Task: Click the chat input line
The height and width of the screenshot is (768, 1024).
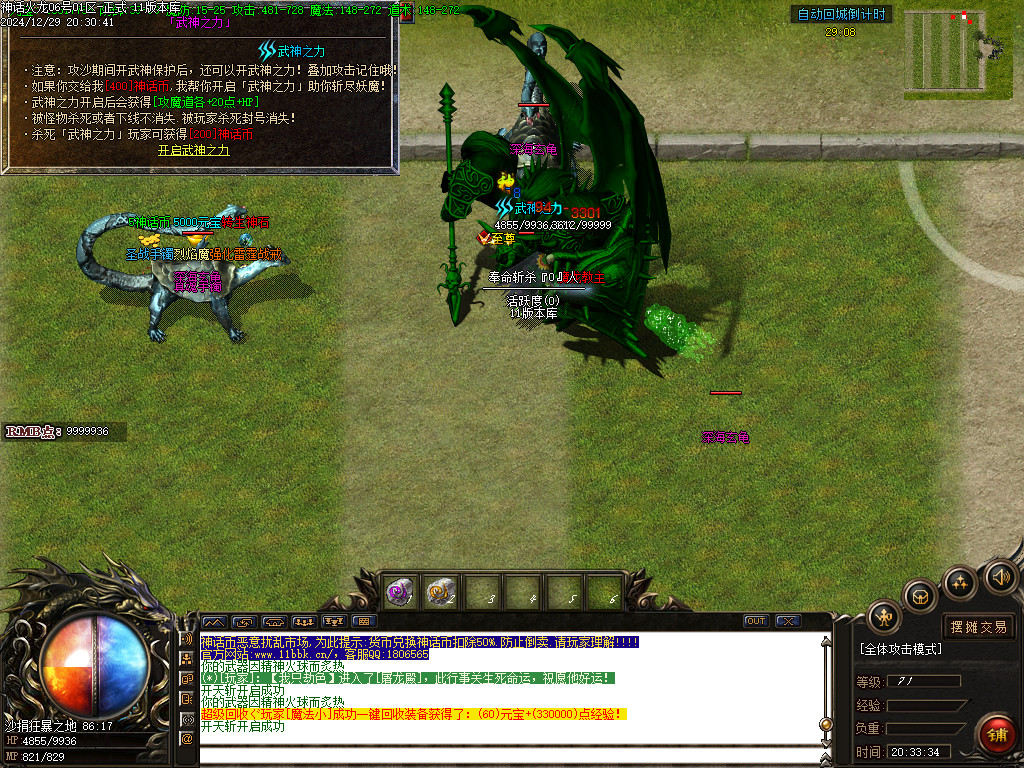Action: (500, 758)
